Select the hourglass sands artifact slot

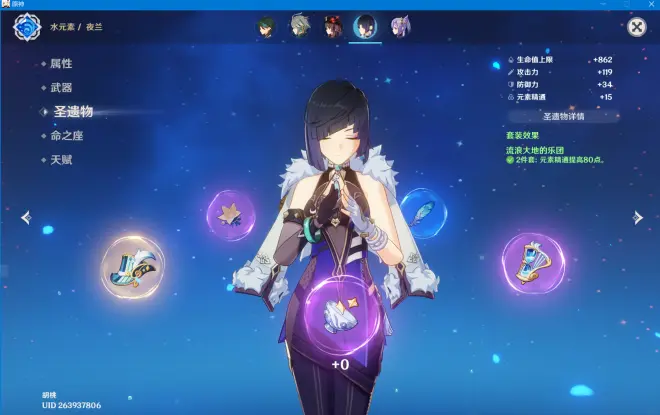click(533, 262)
